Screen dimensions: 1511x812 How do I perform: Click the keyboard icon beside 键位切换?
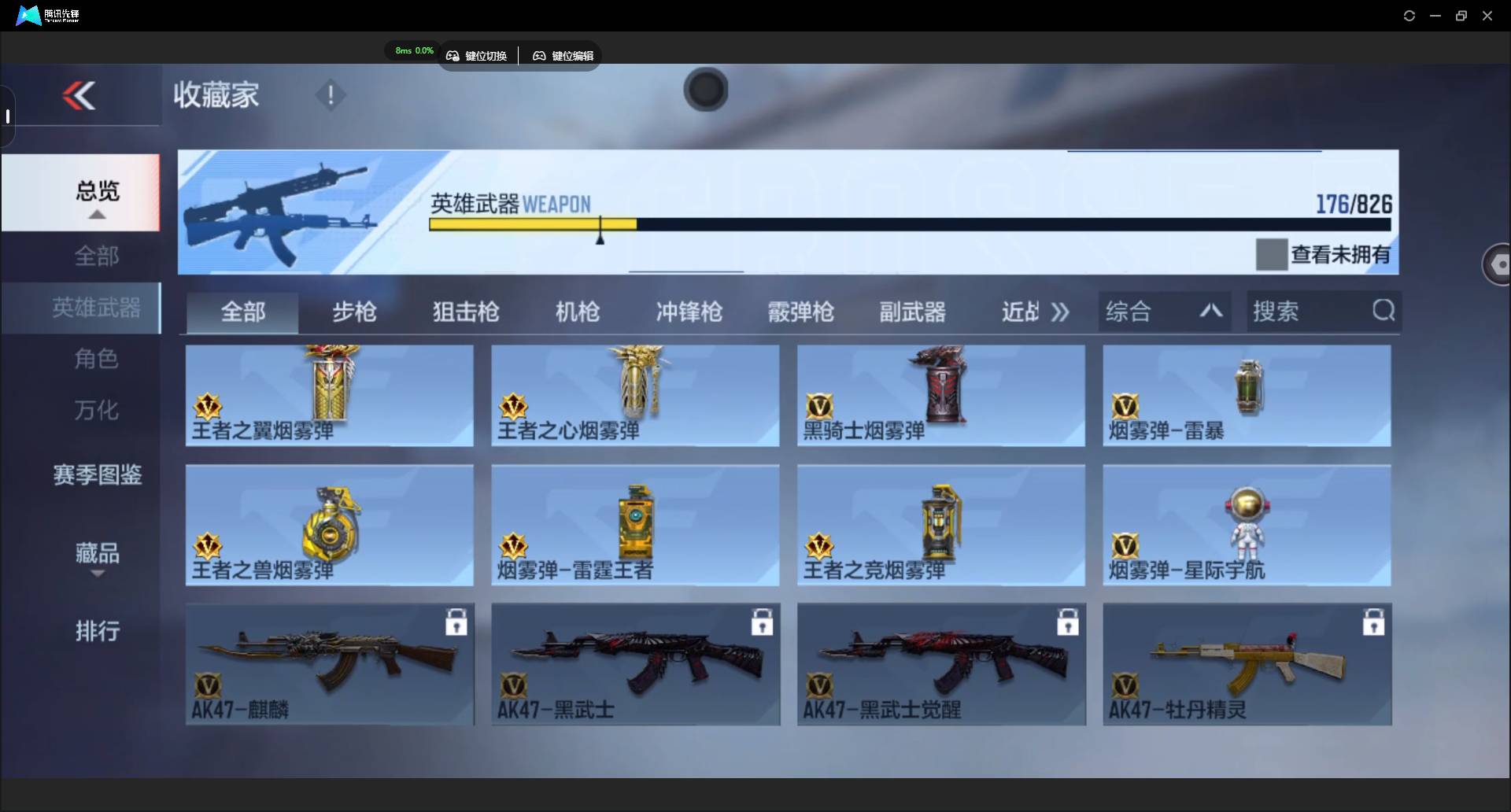point(453,55)
